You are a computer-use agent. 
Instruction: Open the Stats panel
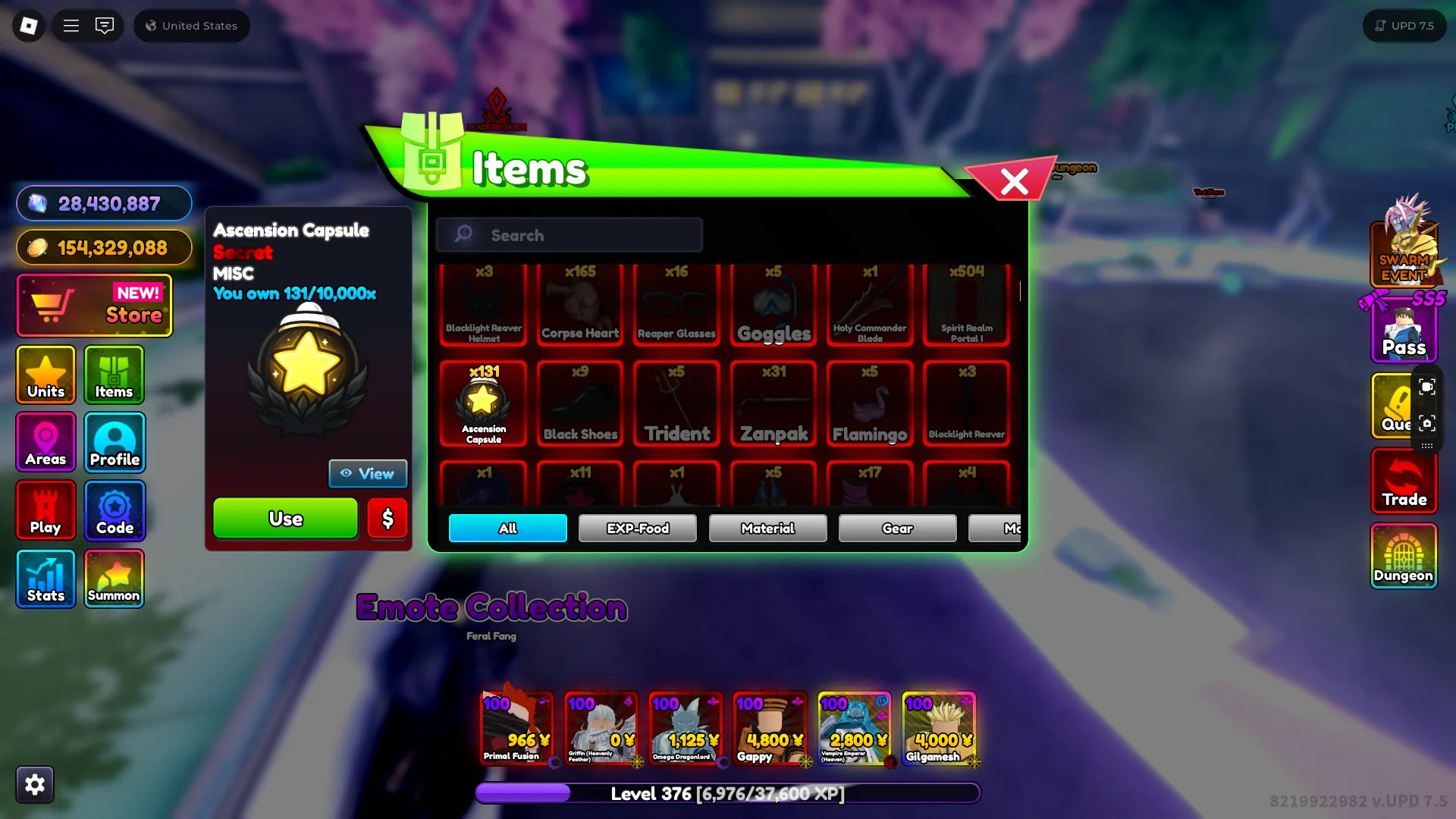pyautogui.click(x=45, y=578)
